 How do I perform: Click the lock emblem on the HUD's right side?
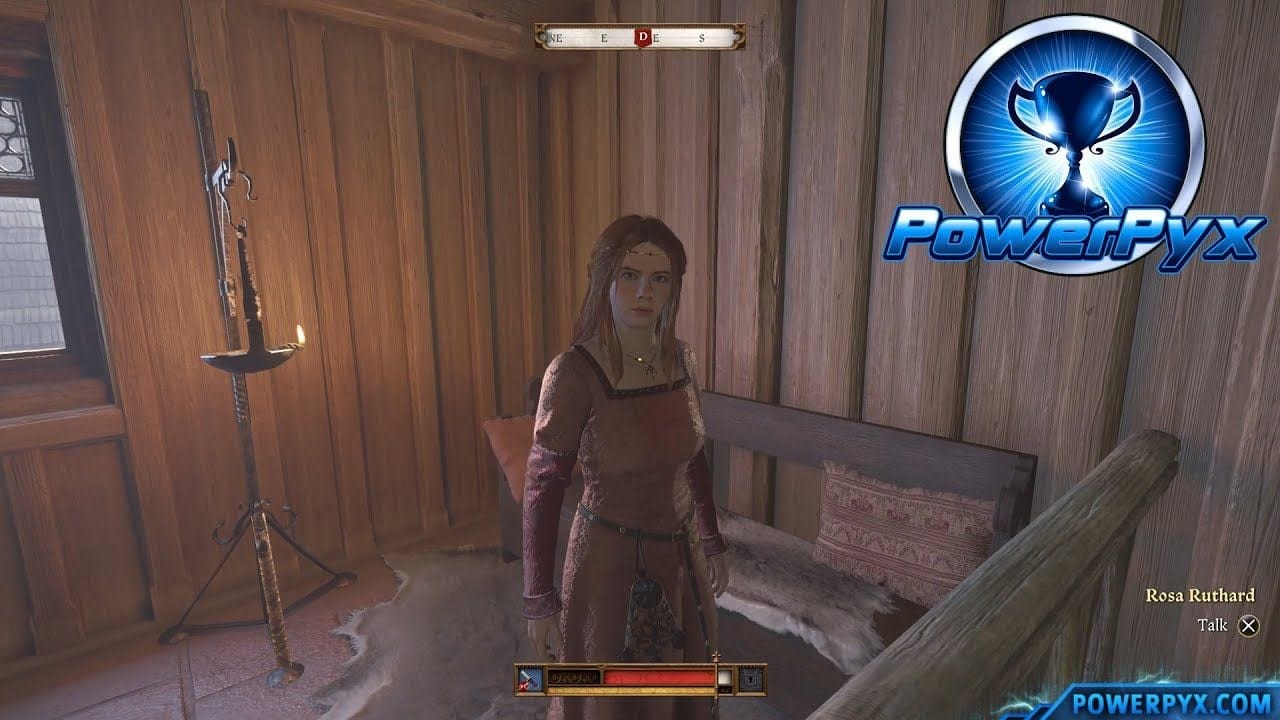tap(752, 677)
